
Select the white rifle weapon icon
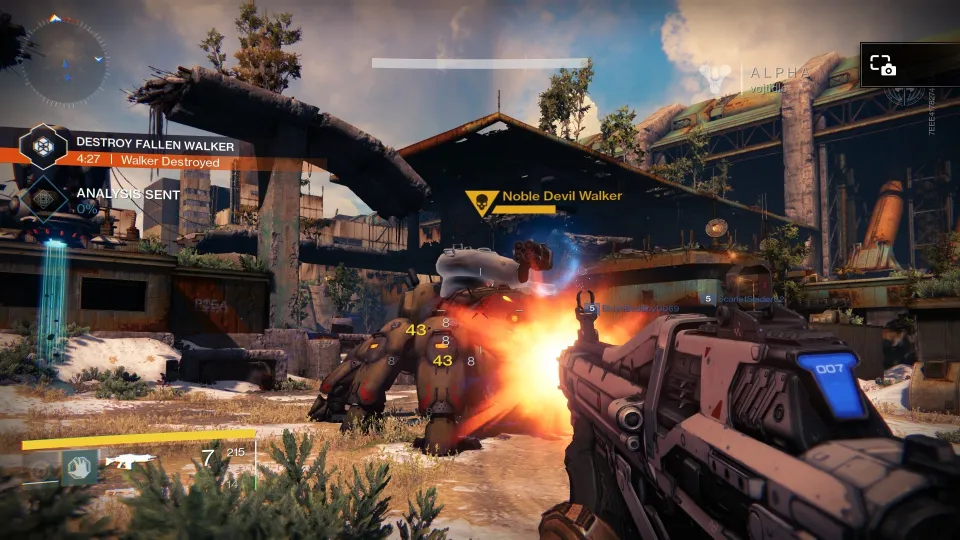coord(131,460)
